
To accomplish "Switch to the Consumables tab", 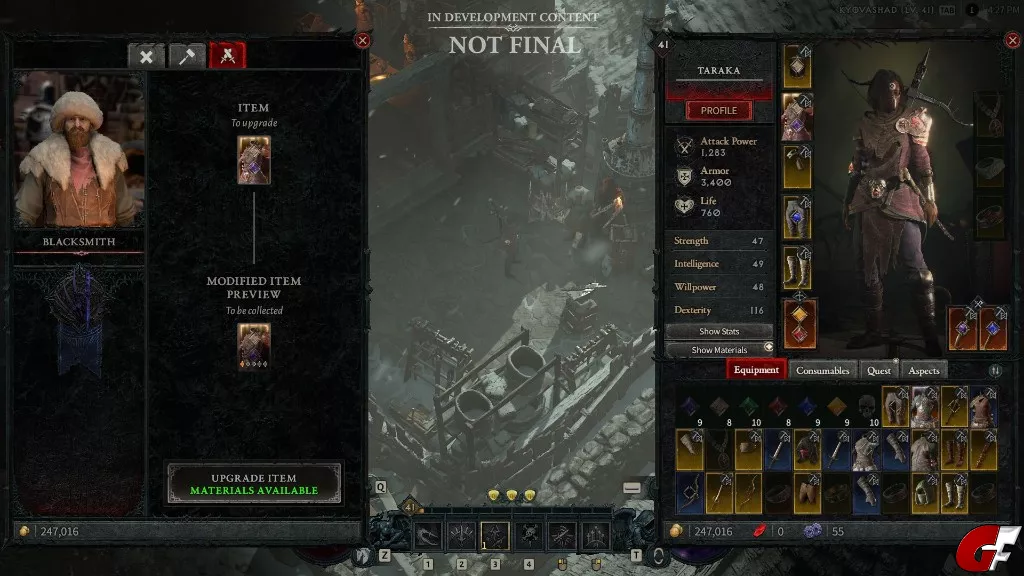I will [x=822, y=370].
